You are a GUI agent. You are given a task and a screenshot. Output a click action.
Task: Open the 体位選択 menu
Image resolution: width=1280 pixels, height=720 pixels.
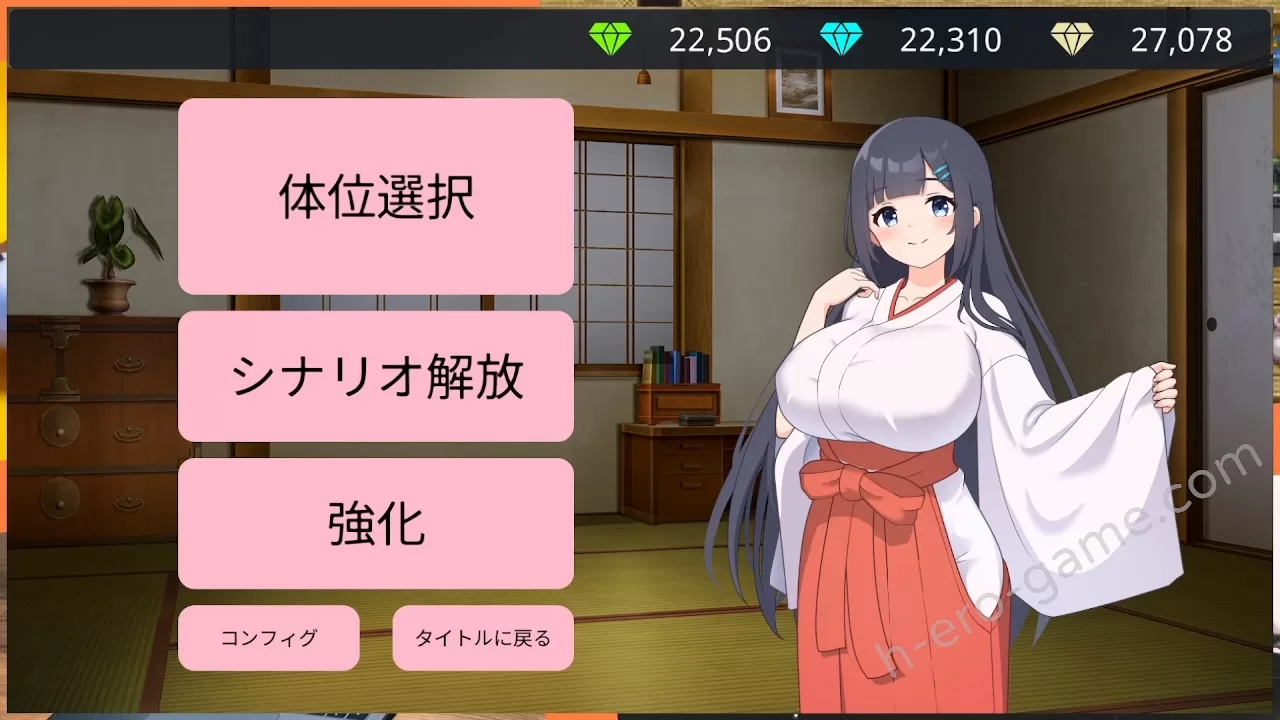[375, 196]
